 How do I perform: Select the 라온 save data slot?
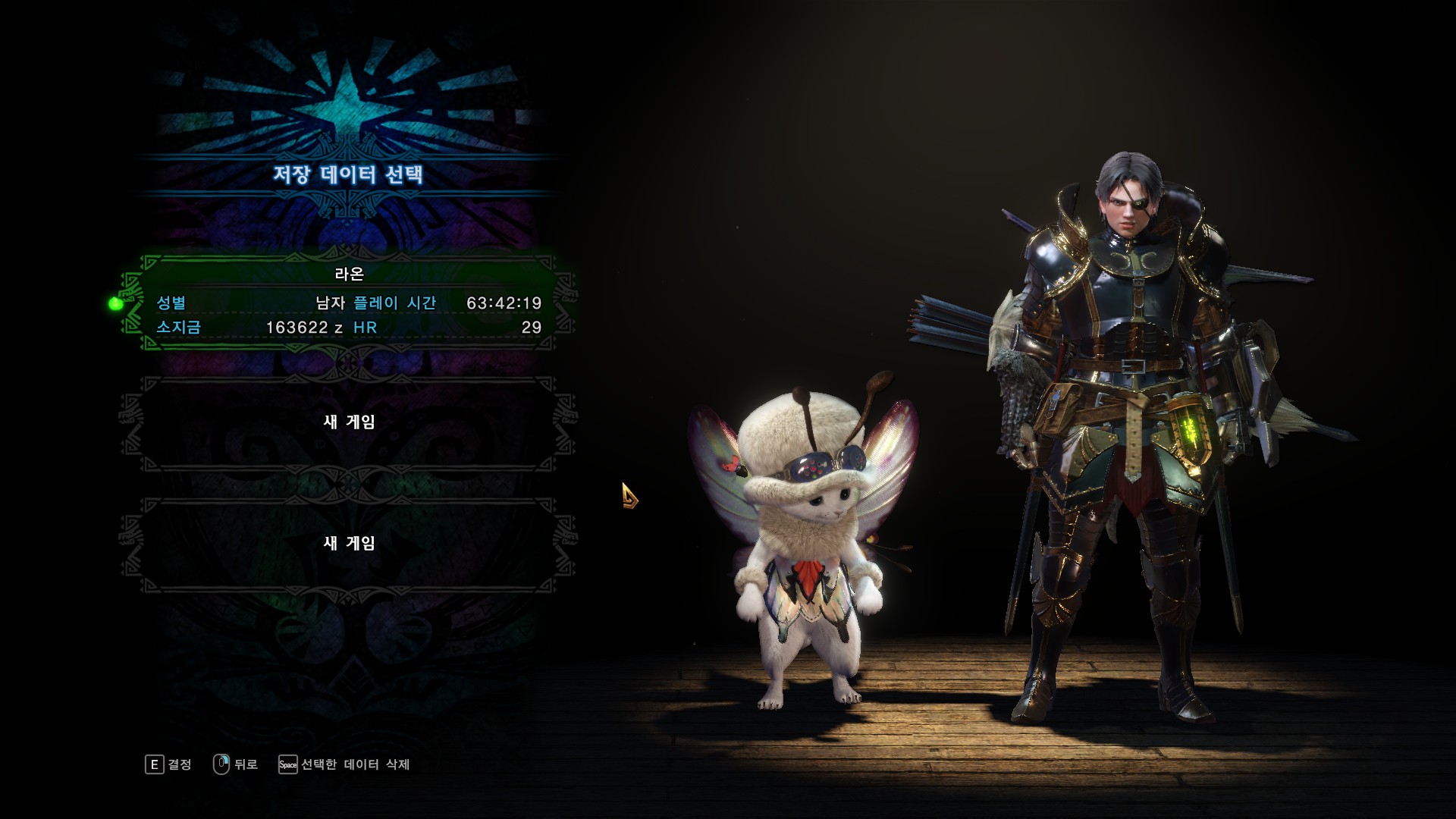(x=349, y=303)
